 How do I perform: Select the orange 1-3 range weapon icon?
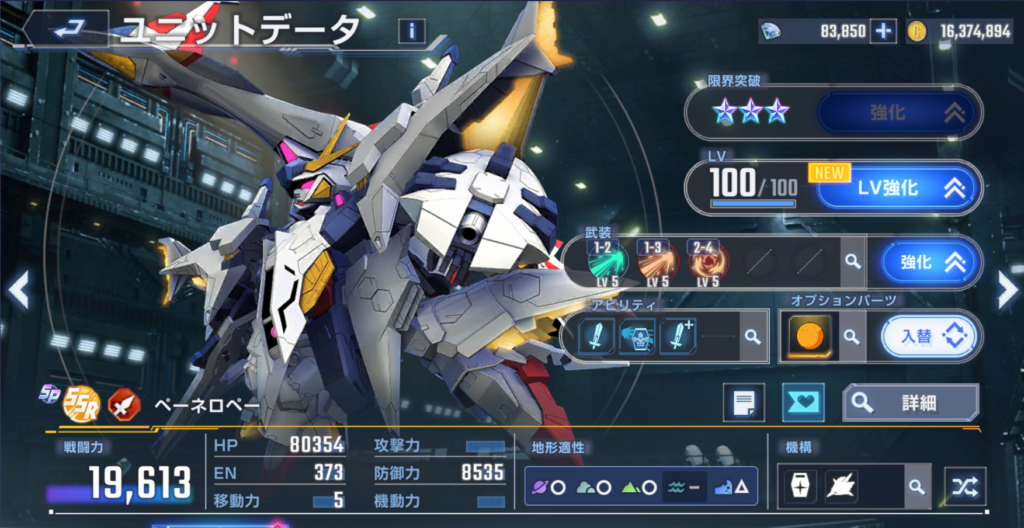(x=657, y=260)
